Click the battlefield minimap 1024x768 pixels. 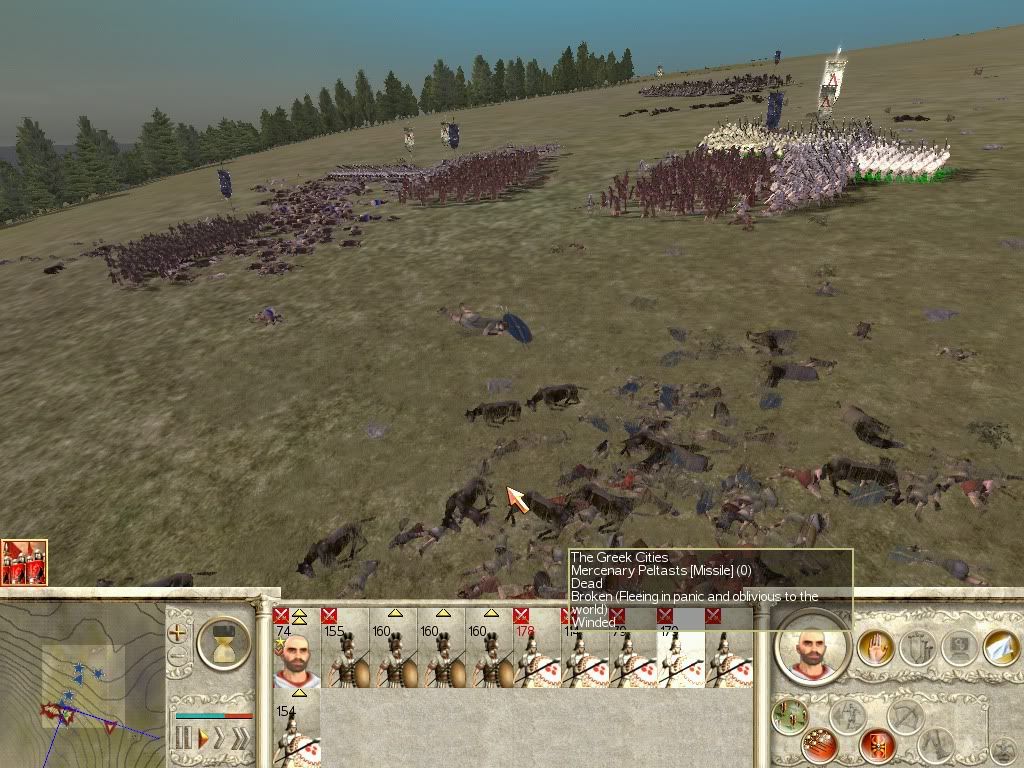tap(82, 682)
